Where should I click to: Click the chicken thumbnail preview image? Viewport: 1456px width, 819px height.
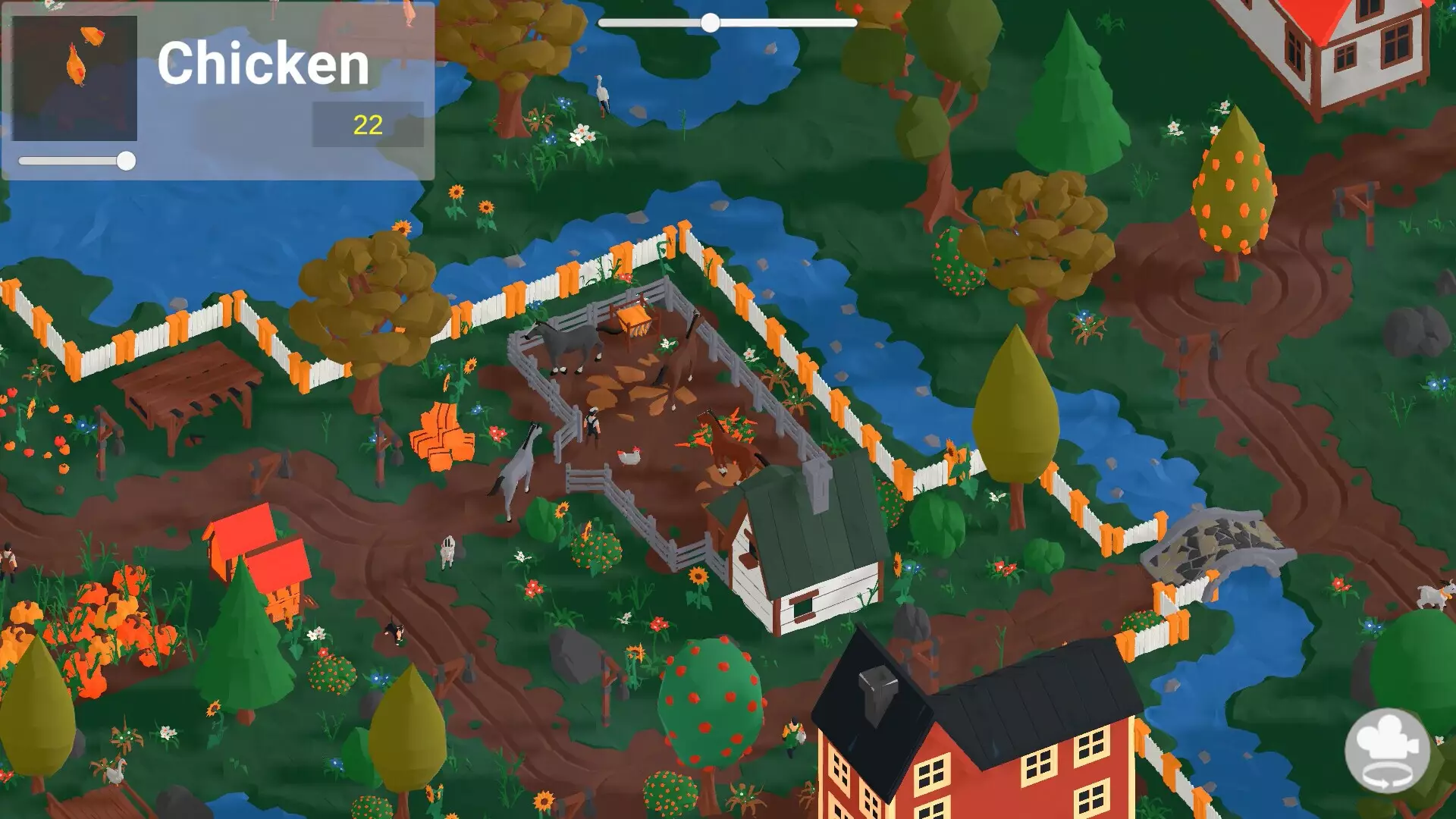(74, 77)
